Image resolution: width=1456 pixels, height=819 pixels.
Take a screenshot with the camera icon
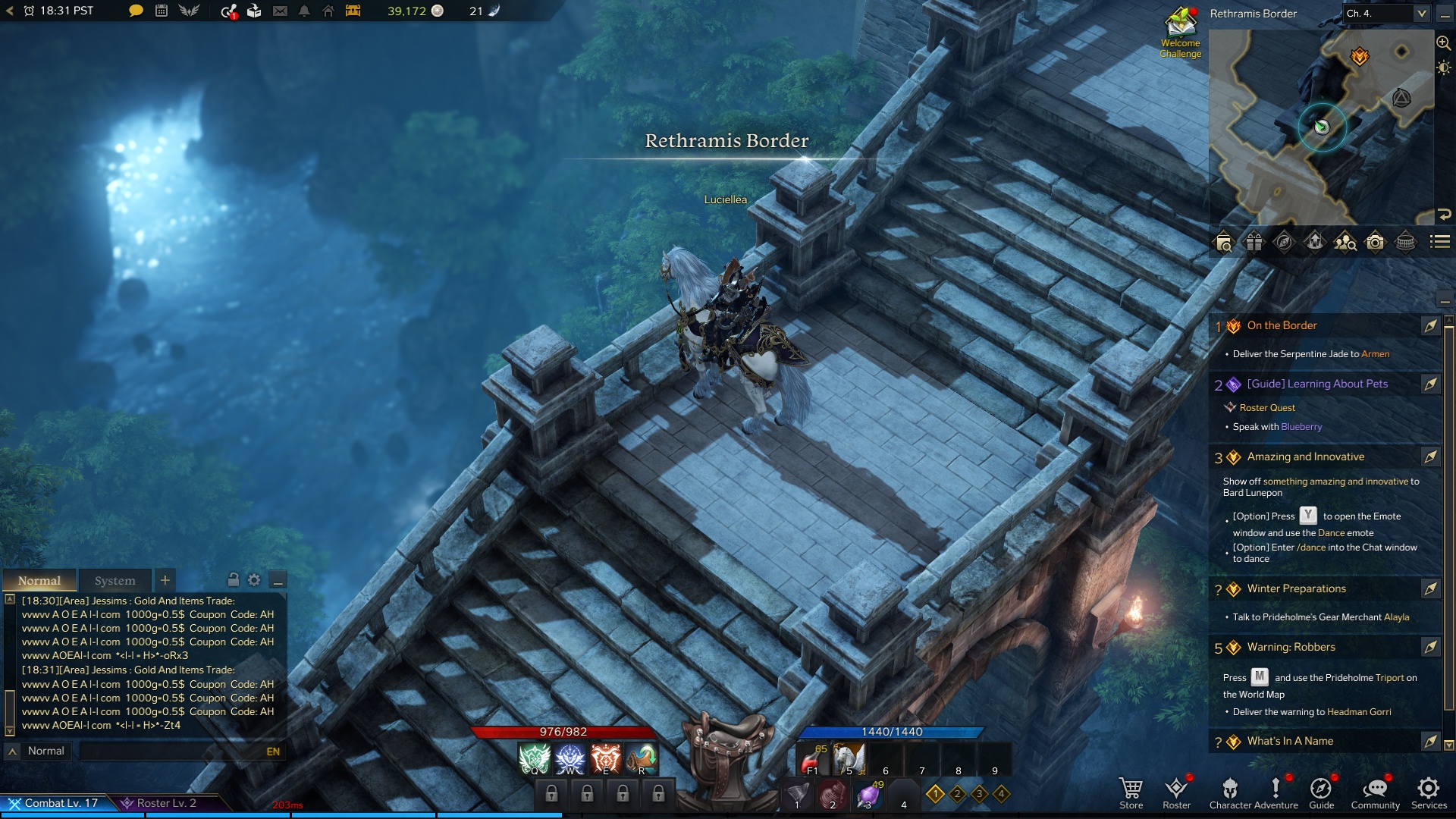click(1373, 243)
